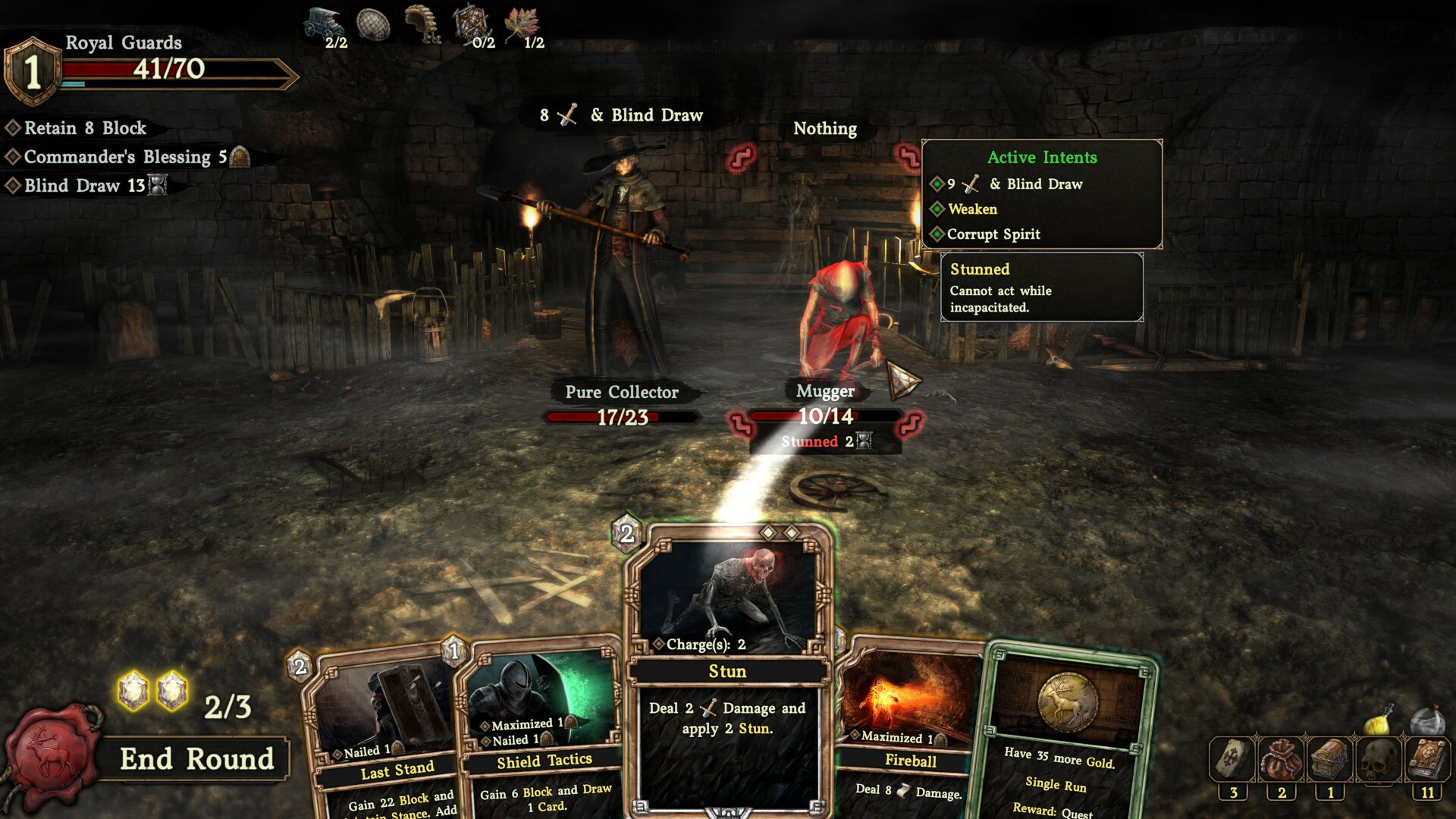This screenshot has width=1456, height=819.
Task: Open the leather-bound book deck
Action: (1428, 759)
